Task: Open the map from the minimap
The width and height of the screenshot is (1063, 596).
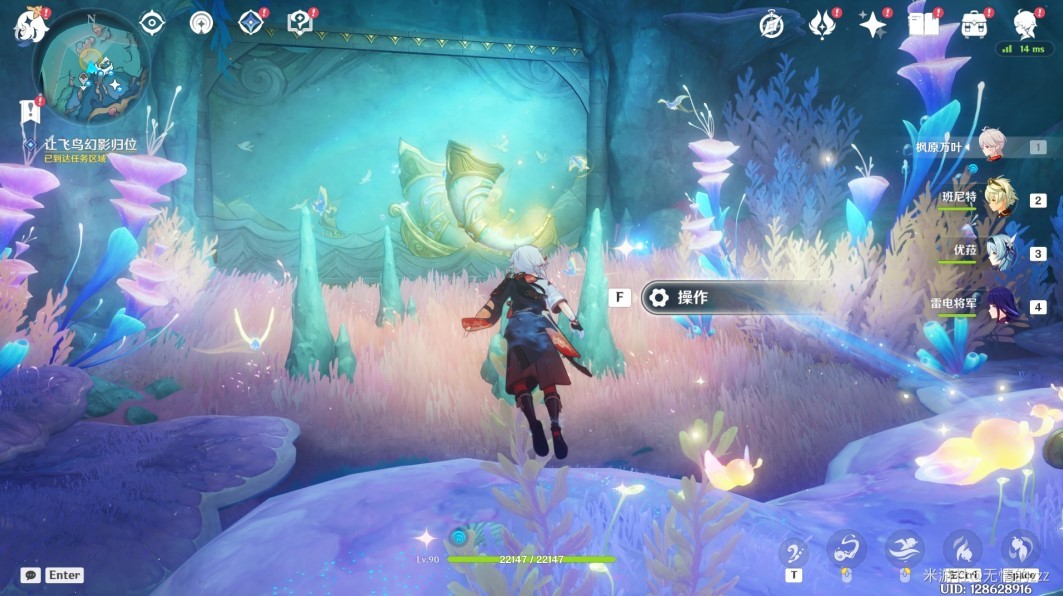Action: 92,66
